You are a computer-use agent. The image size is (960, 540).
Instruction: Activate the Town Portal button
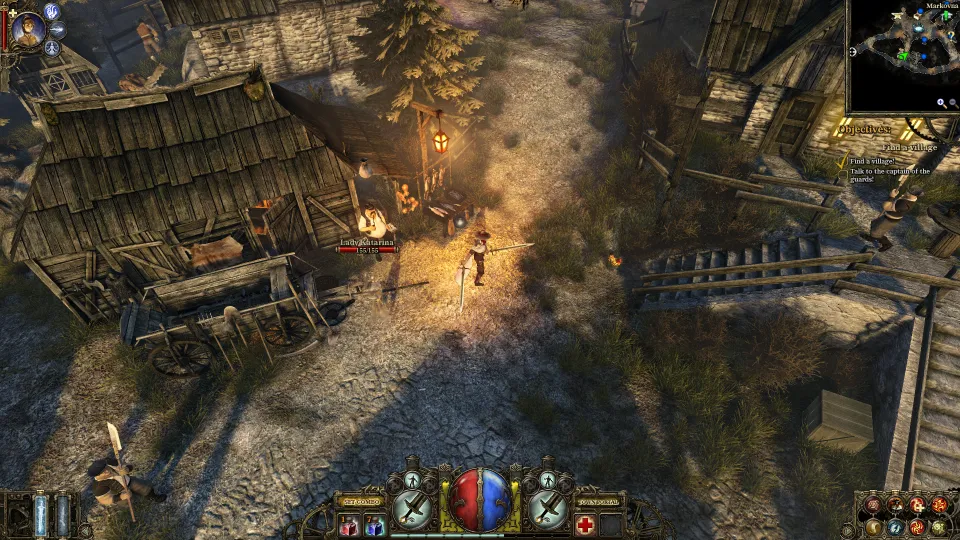point(598,500)
